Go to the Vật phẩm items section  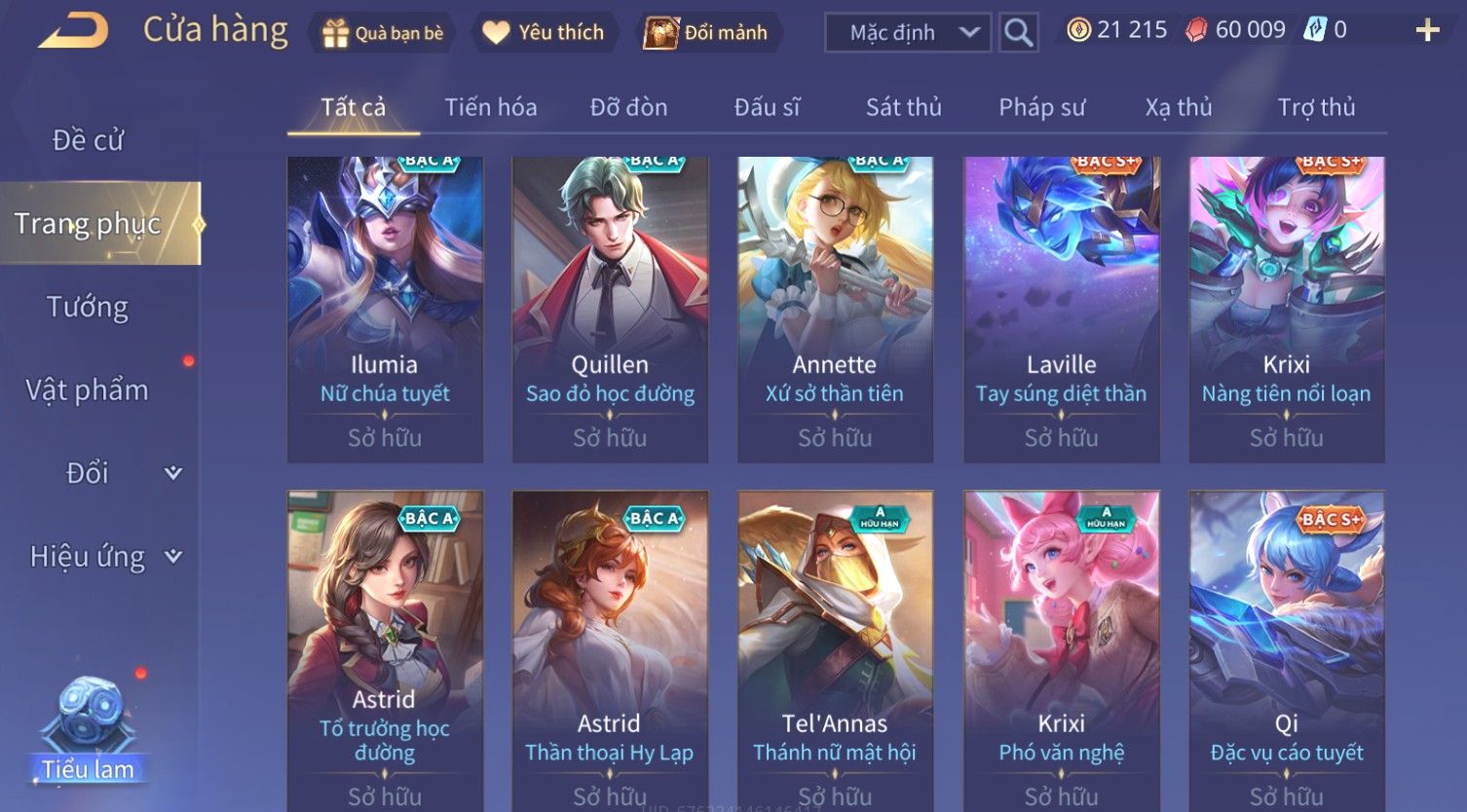(x=88, y=390)
